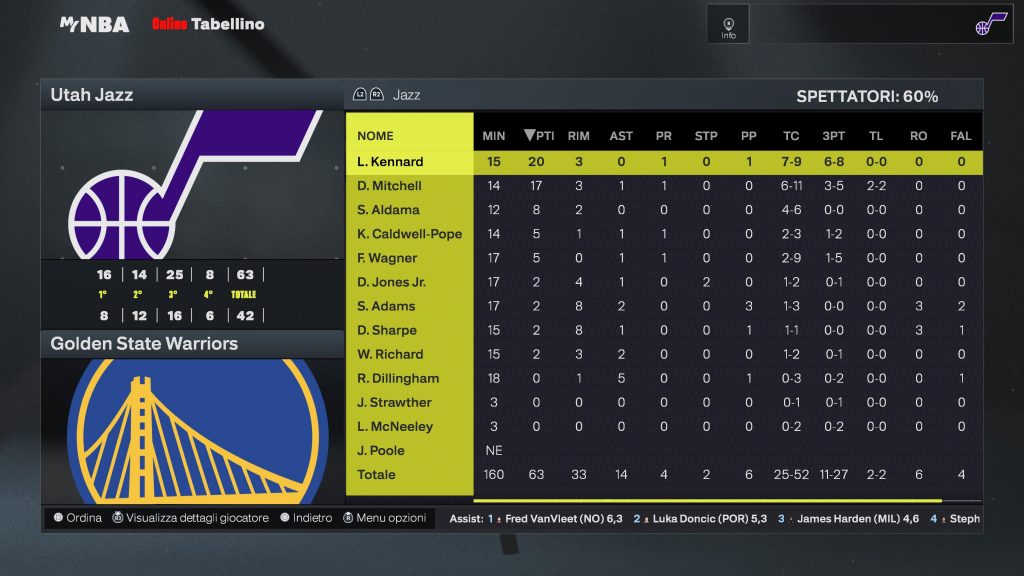Sort players by AST column
This screenshot has height=576, width=1024.
621,136
